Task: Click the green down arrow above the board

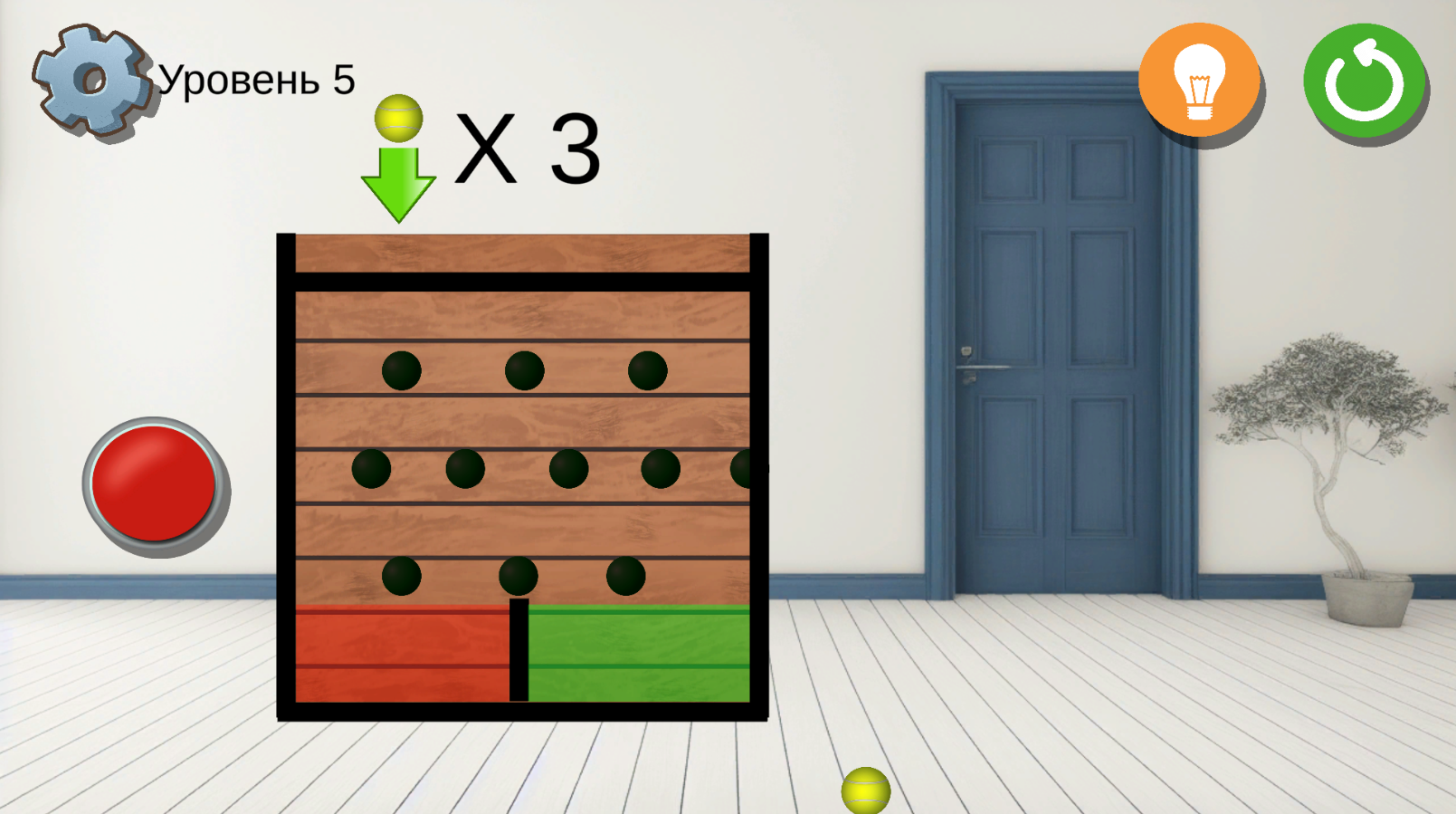Action: pyautogui.click(x=396, y=181)
